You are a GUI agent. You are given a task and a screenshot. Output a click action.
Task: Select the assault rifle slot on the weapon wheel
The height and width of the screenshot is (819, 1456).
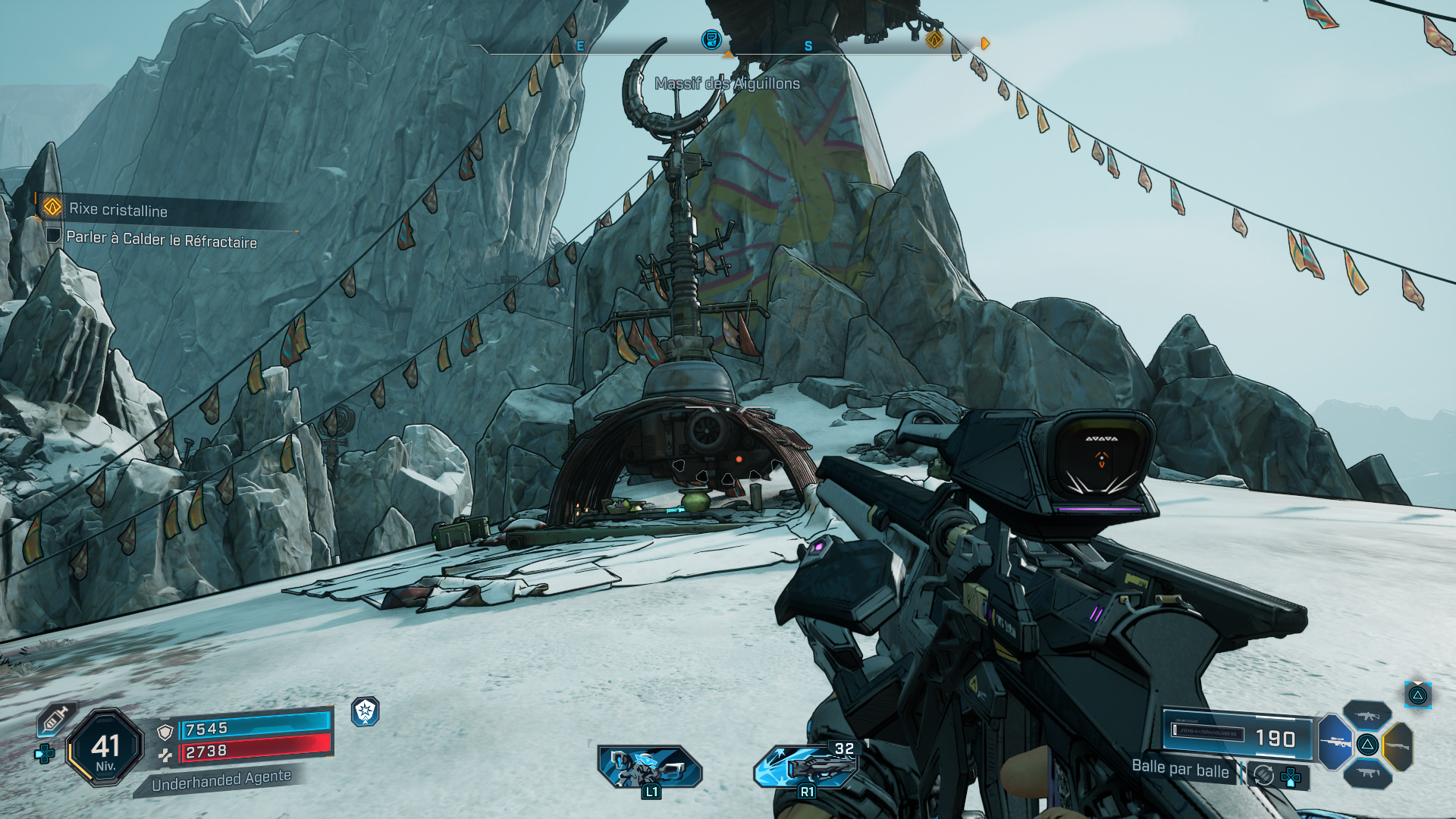tap(1367, 715)
